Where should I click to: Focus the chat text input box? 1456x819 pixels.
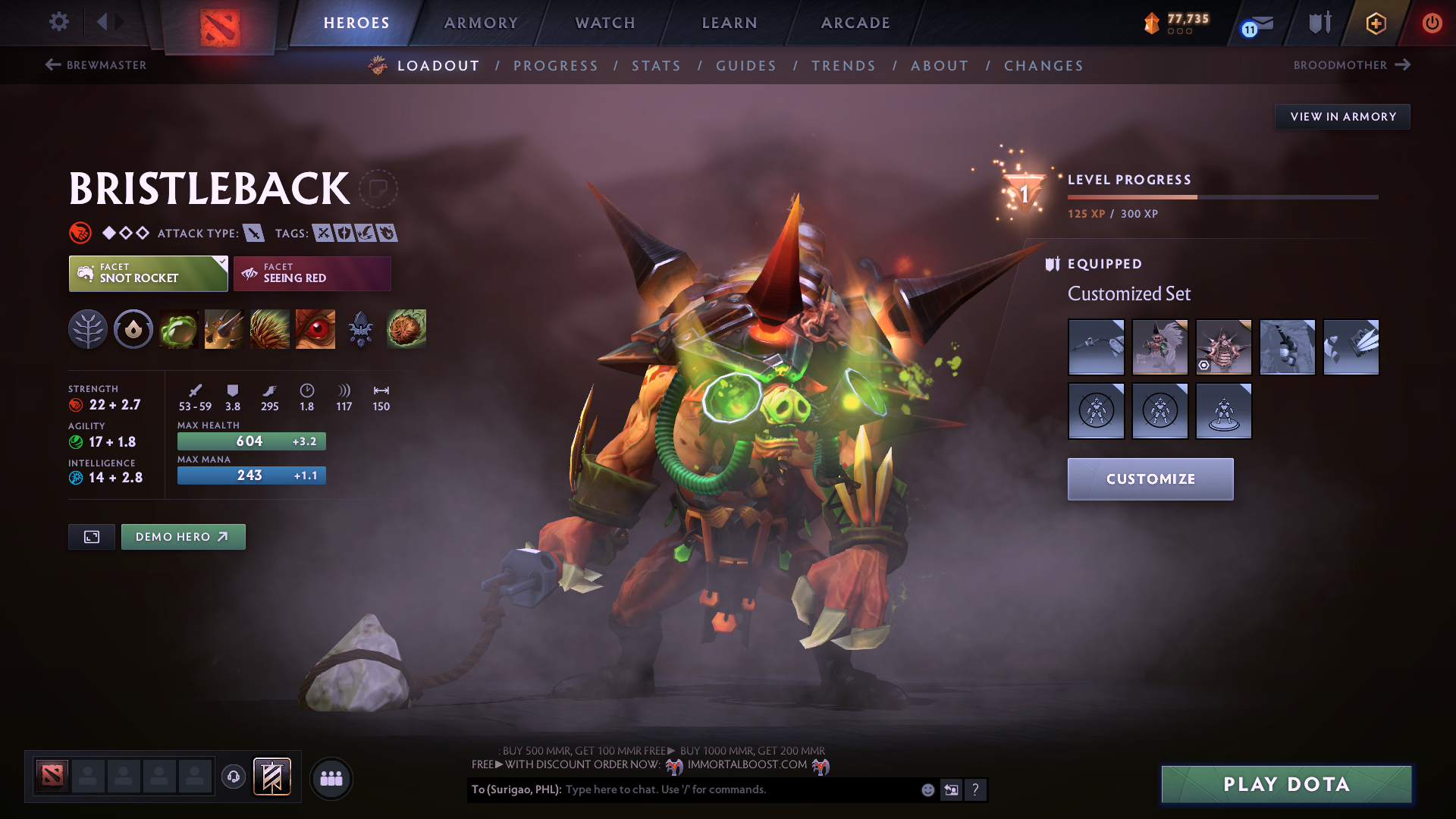pos(739,789)
